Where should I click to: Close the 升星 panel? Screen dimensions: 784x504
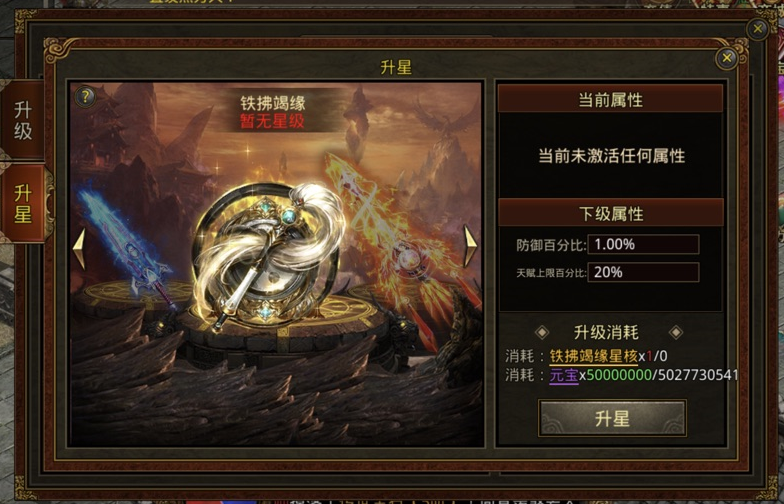click(727, 58)
